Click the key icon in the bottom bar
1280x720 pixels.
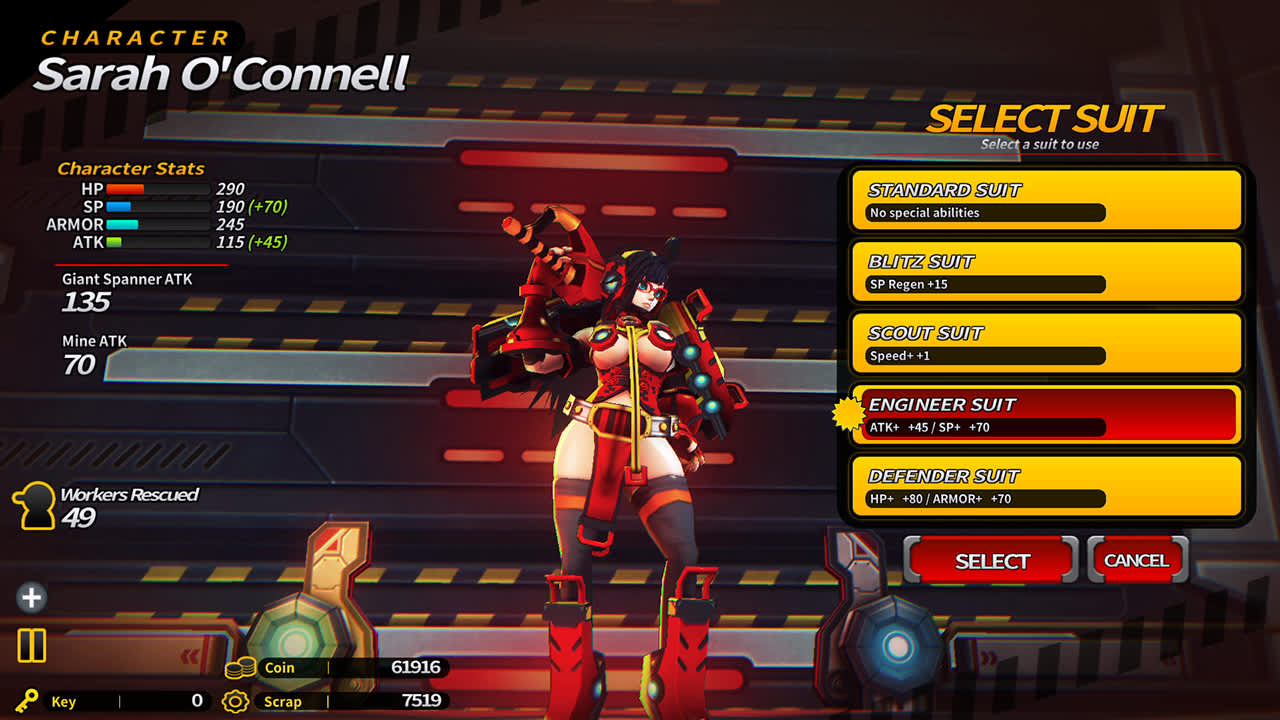tap(27, 702)
